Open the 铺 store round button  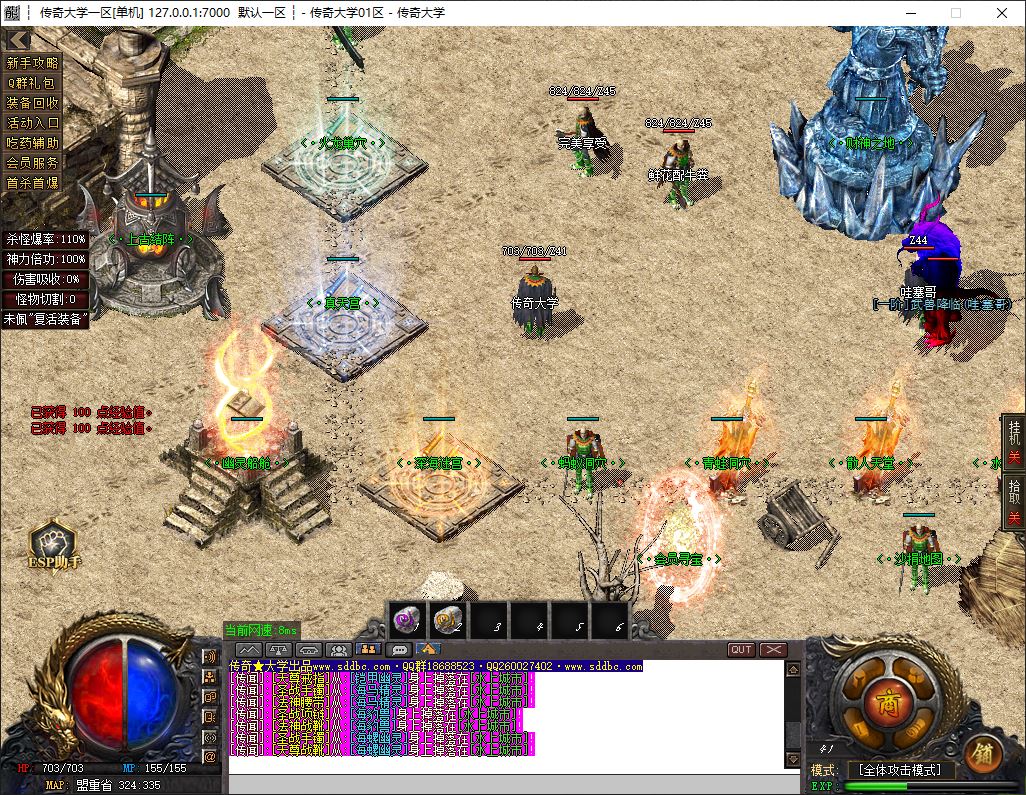(983, 753)
